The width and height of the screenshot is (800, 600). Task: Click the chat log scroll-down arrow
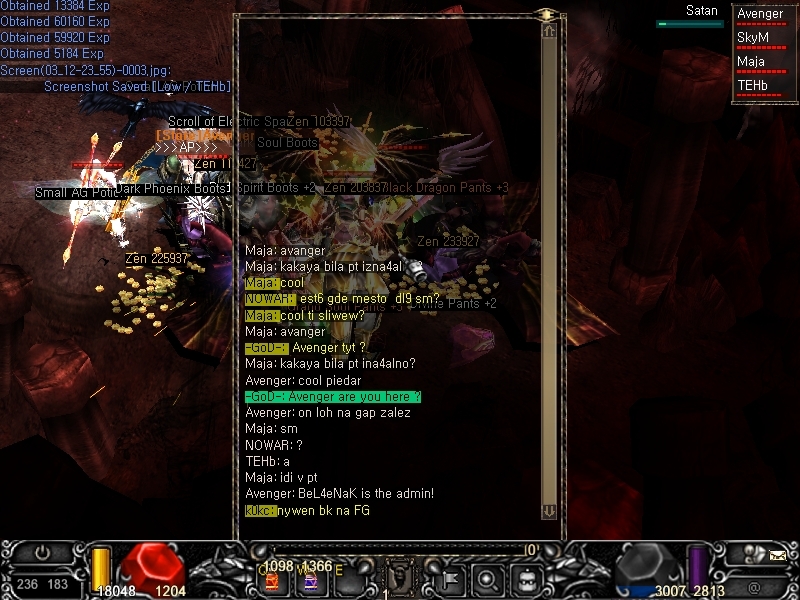[548, 511]
